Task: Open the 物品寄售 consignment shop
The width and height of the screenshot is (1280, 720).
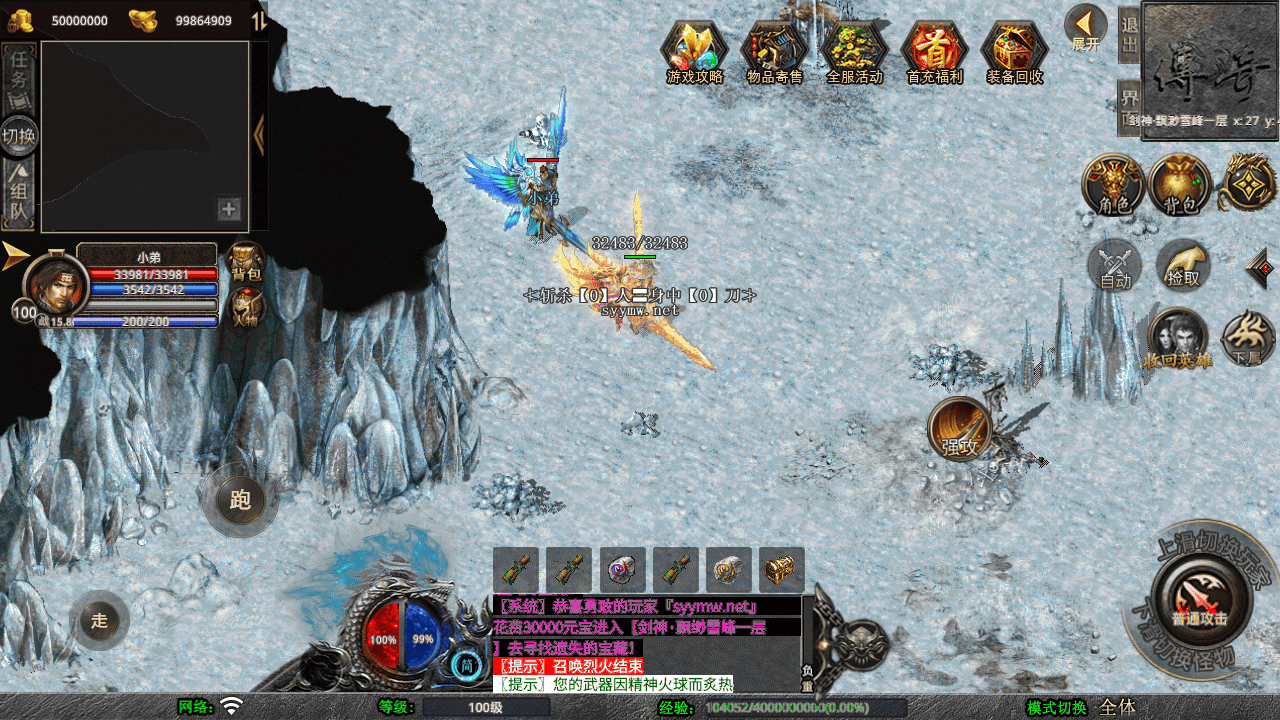Action: tap(775, 50)
